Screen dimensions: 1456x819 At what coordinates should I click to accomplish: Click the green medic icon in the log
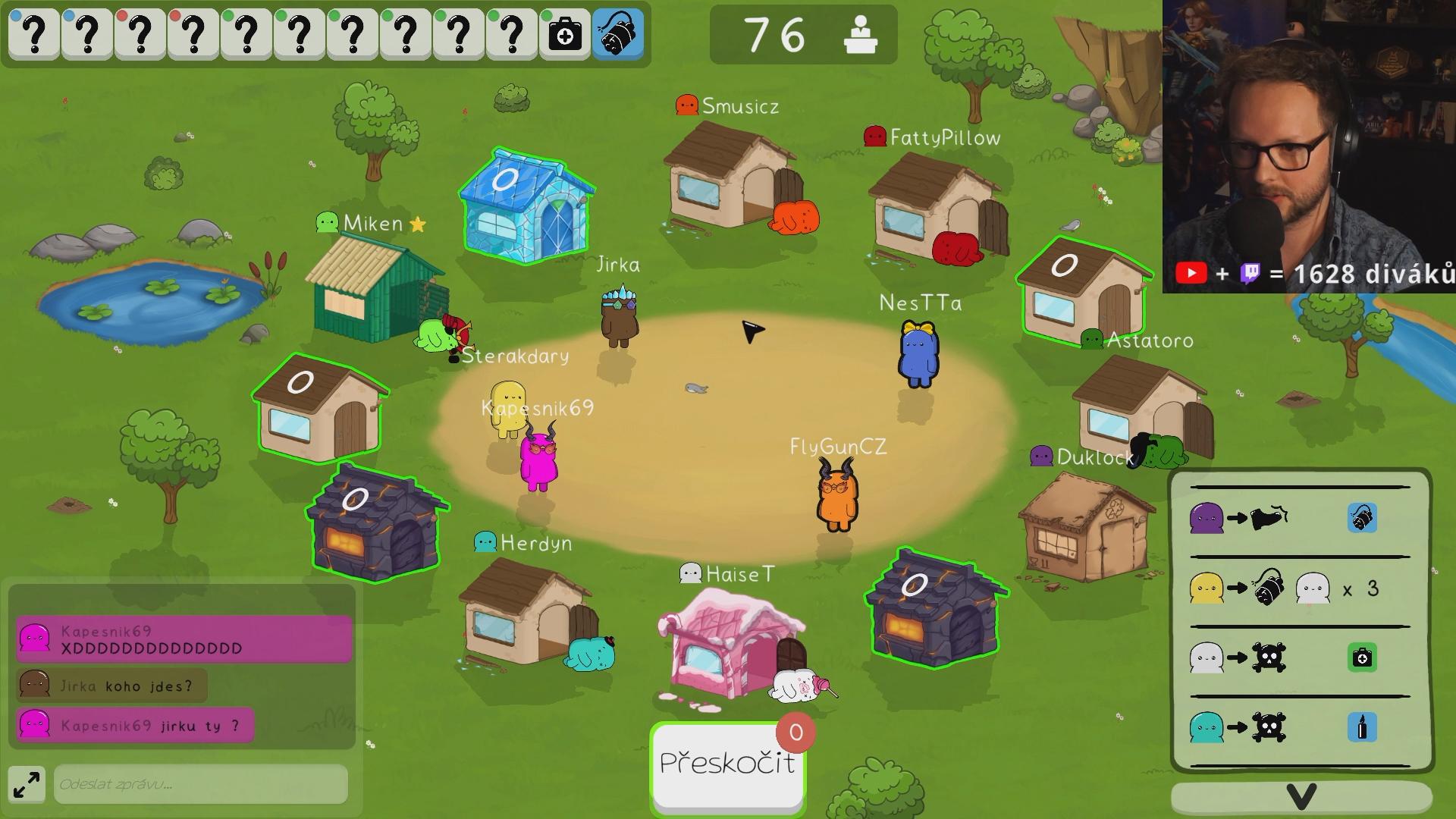[1362, 657]
